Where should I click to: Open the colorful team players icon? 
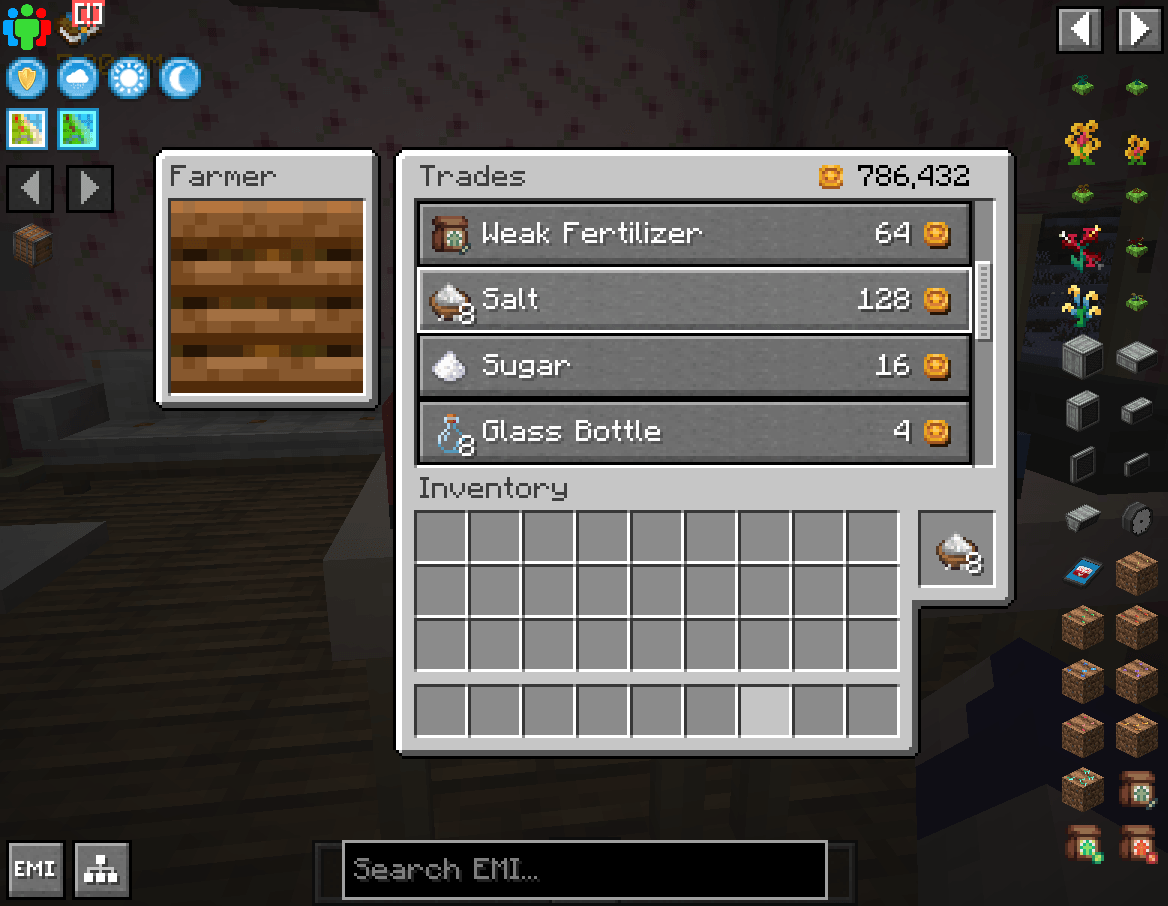(26, 27)
